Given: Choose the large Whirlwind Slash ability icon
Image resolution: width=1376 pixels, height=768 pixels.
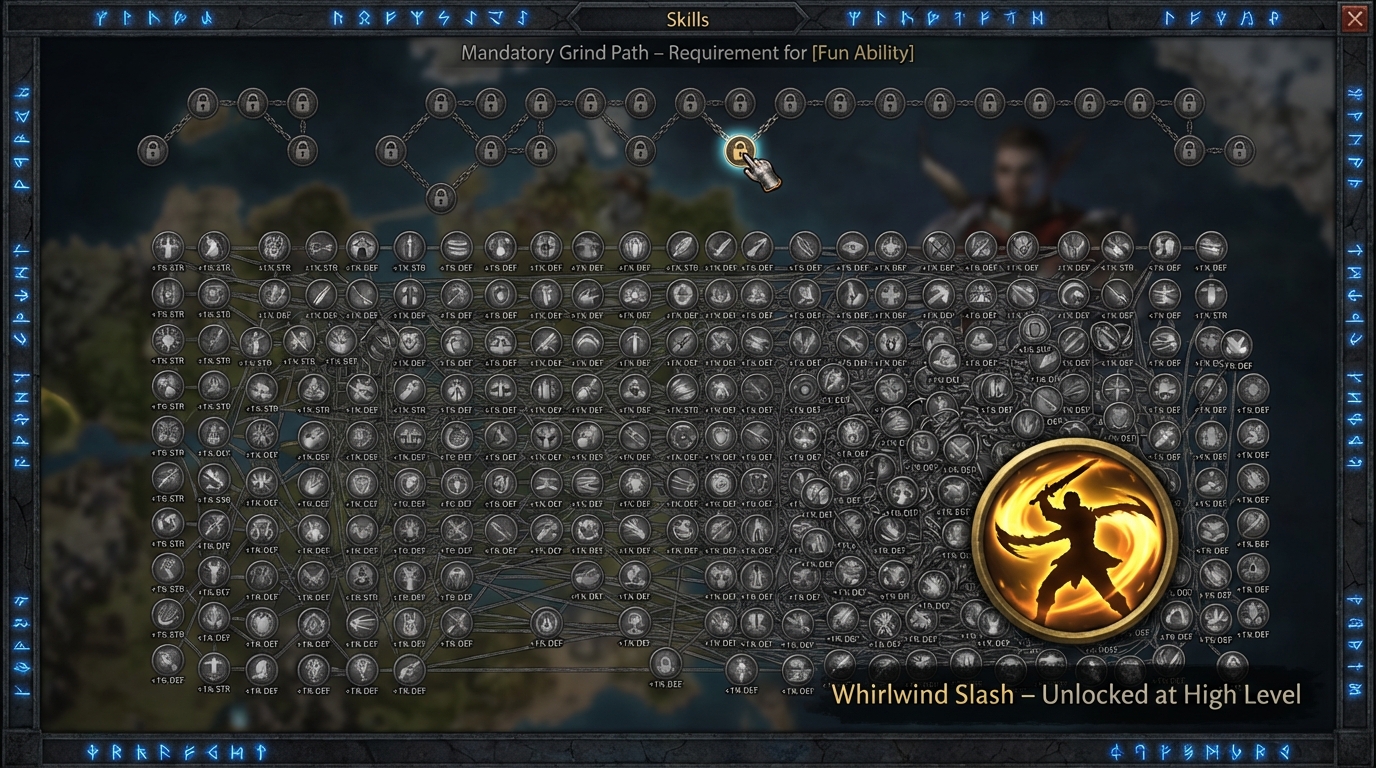Looking at the screenshot, I should [1073, 541].
